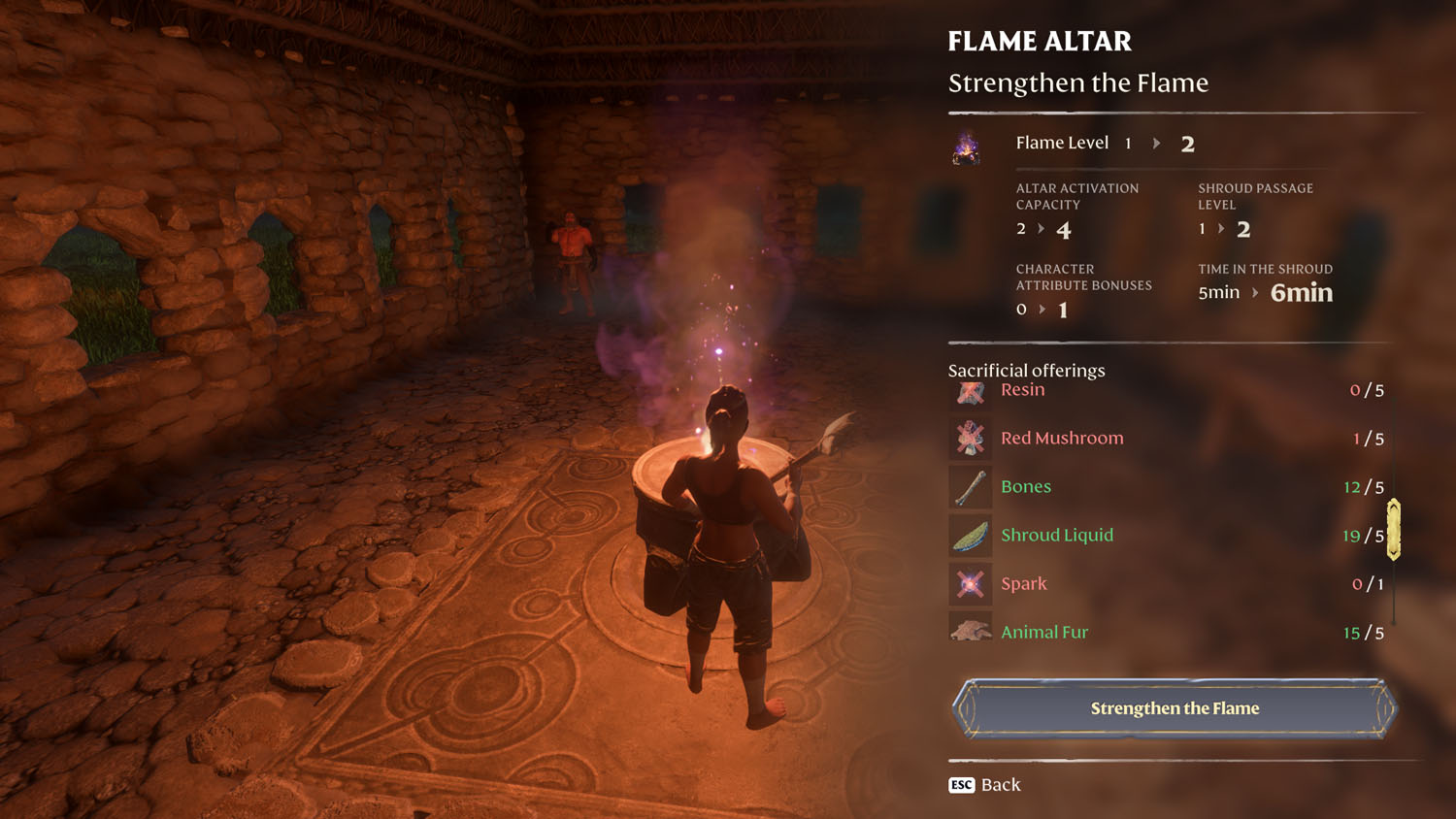Click the Red Mushroom count 1/5
The width and height of the screenshot is (1456, 819).
pos(1369,438)
